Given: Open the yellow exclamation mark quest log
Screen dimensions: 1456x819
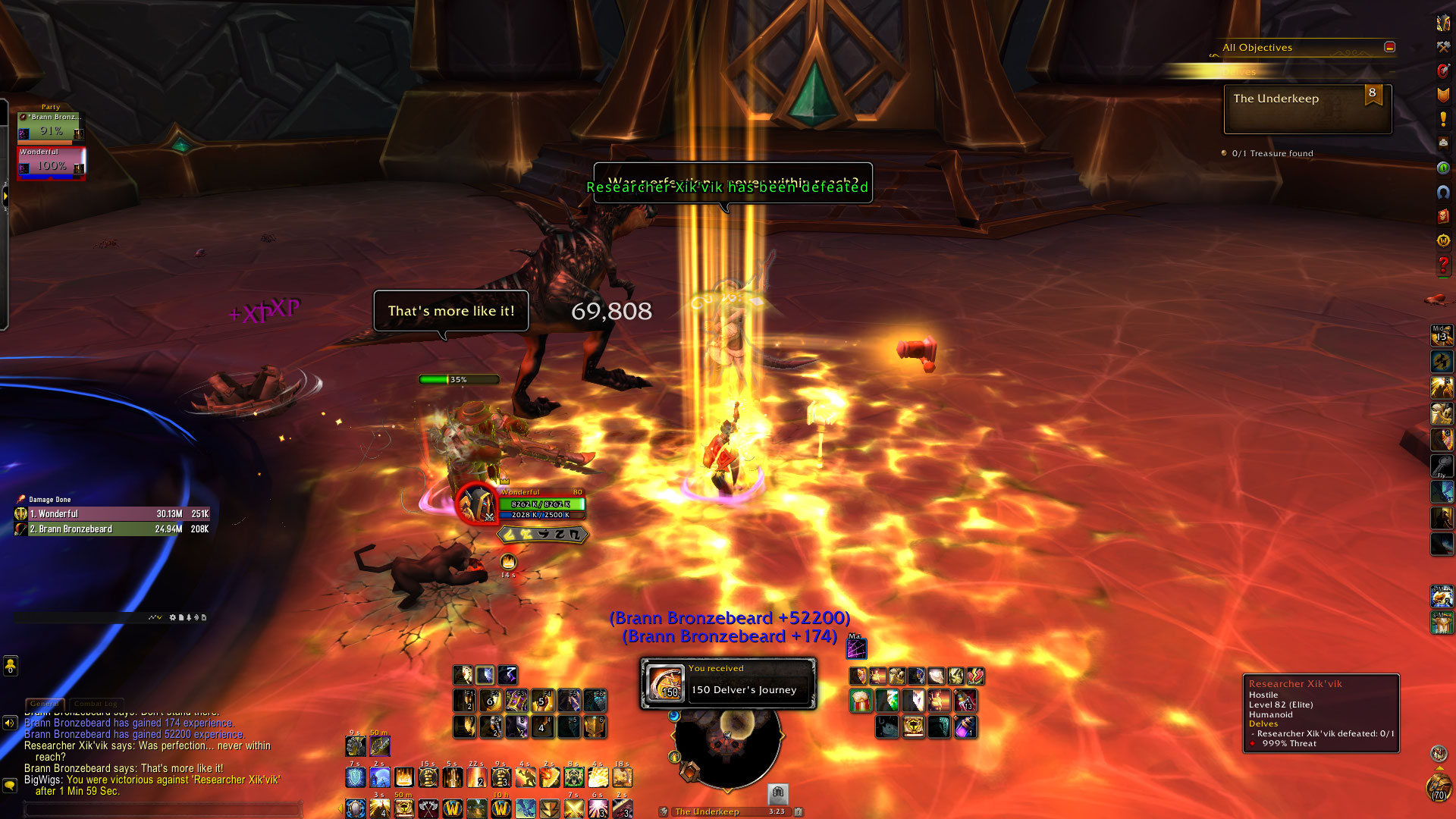Looking at the screenshot, I should 1443,119.
